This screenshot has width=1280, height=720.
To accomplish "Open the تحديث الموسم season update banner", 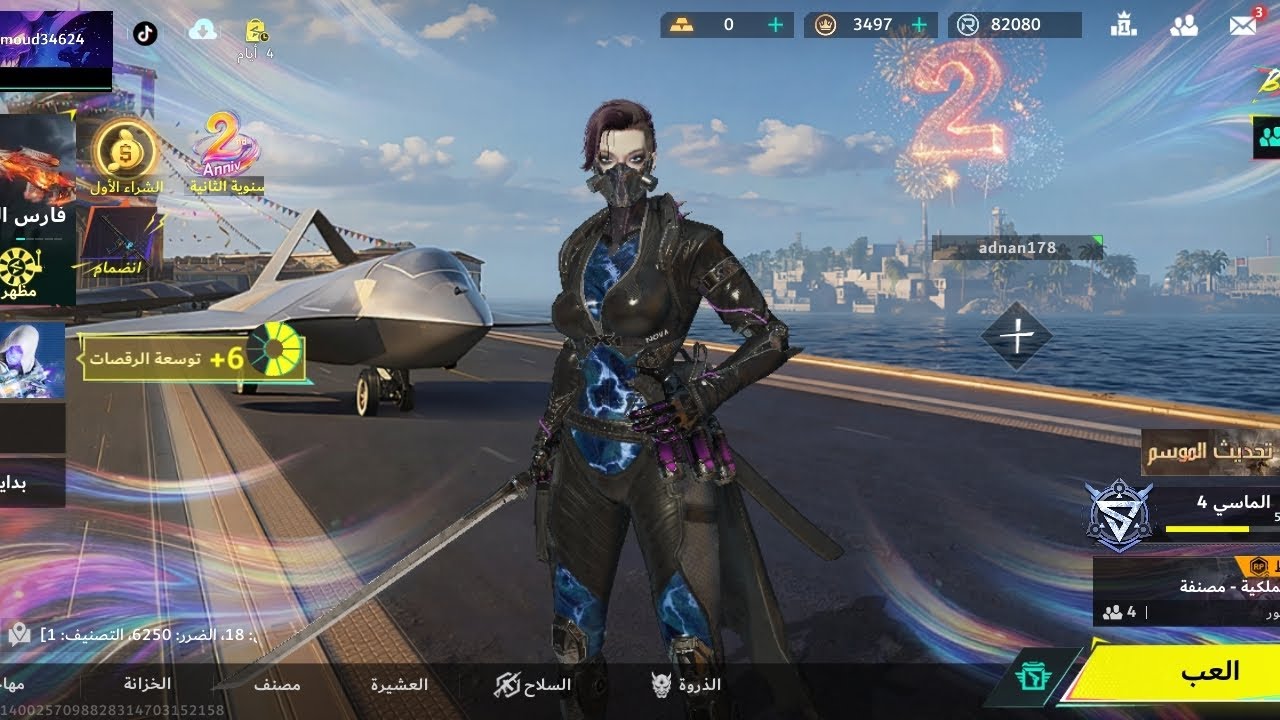I will [x=1212, y=452].
